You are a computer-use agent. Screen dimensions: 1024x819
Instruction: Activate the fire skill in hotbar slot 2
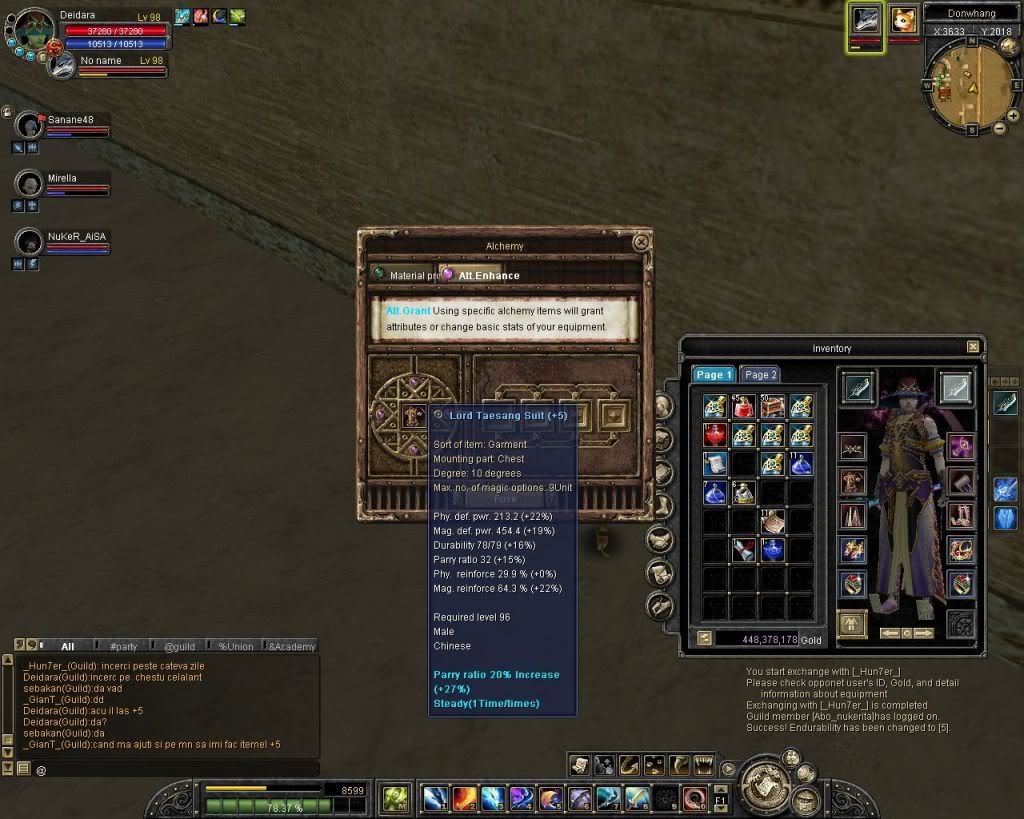click(465, 798)
